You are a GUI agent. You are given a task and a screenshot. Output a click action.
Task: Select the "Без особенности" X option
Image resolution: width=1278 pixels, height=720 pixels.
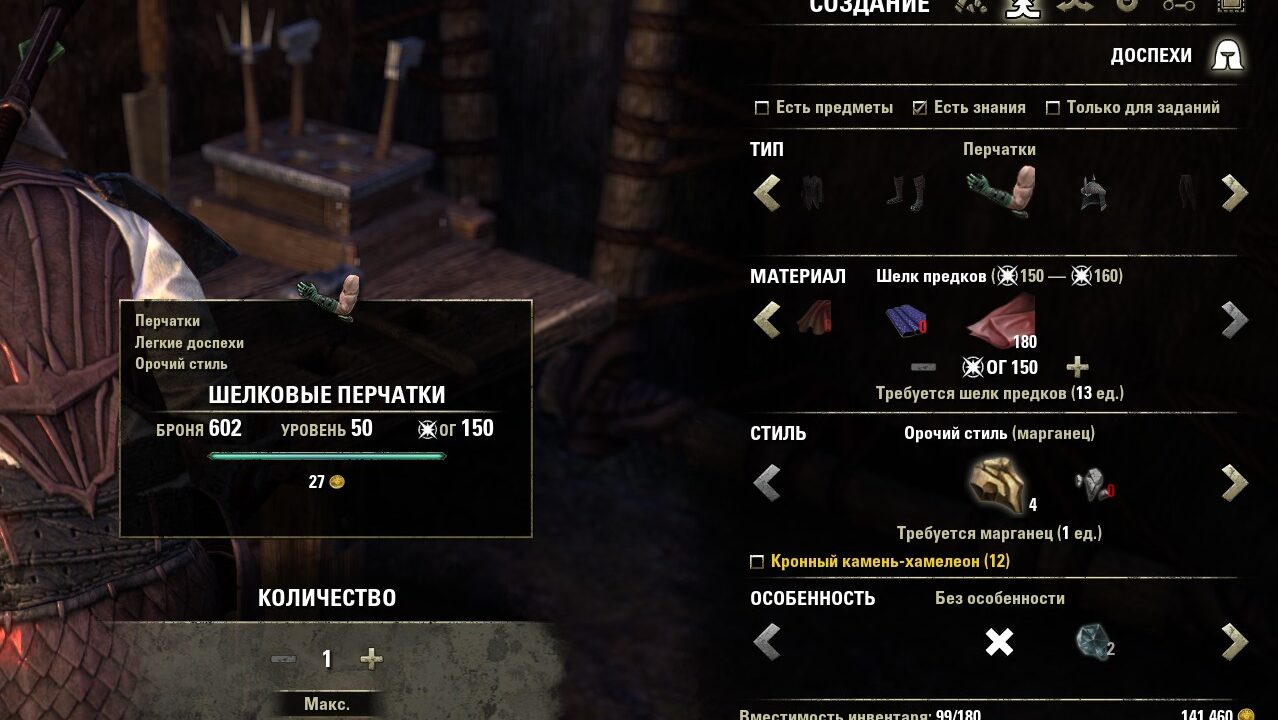[999, 641]
